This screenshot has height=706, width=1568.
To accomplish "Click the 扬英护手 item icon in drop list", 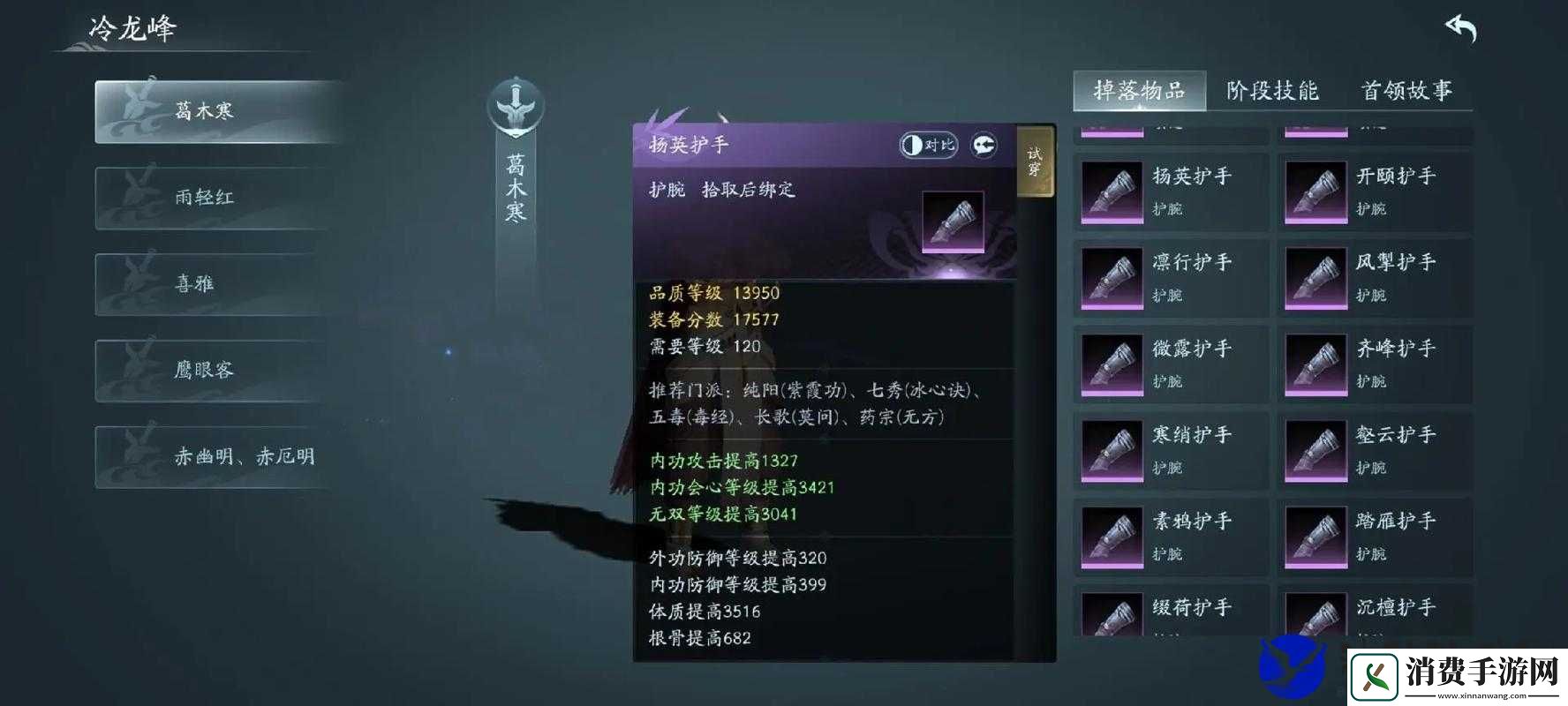I will [1111, 192].
